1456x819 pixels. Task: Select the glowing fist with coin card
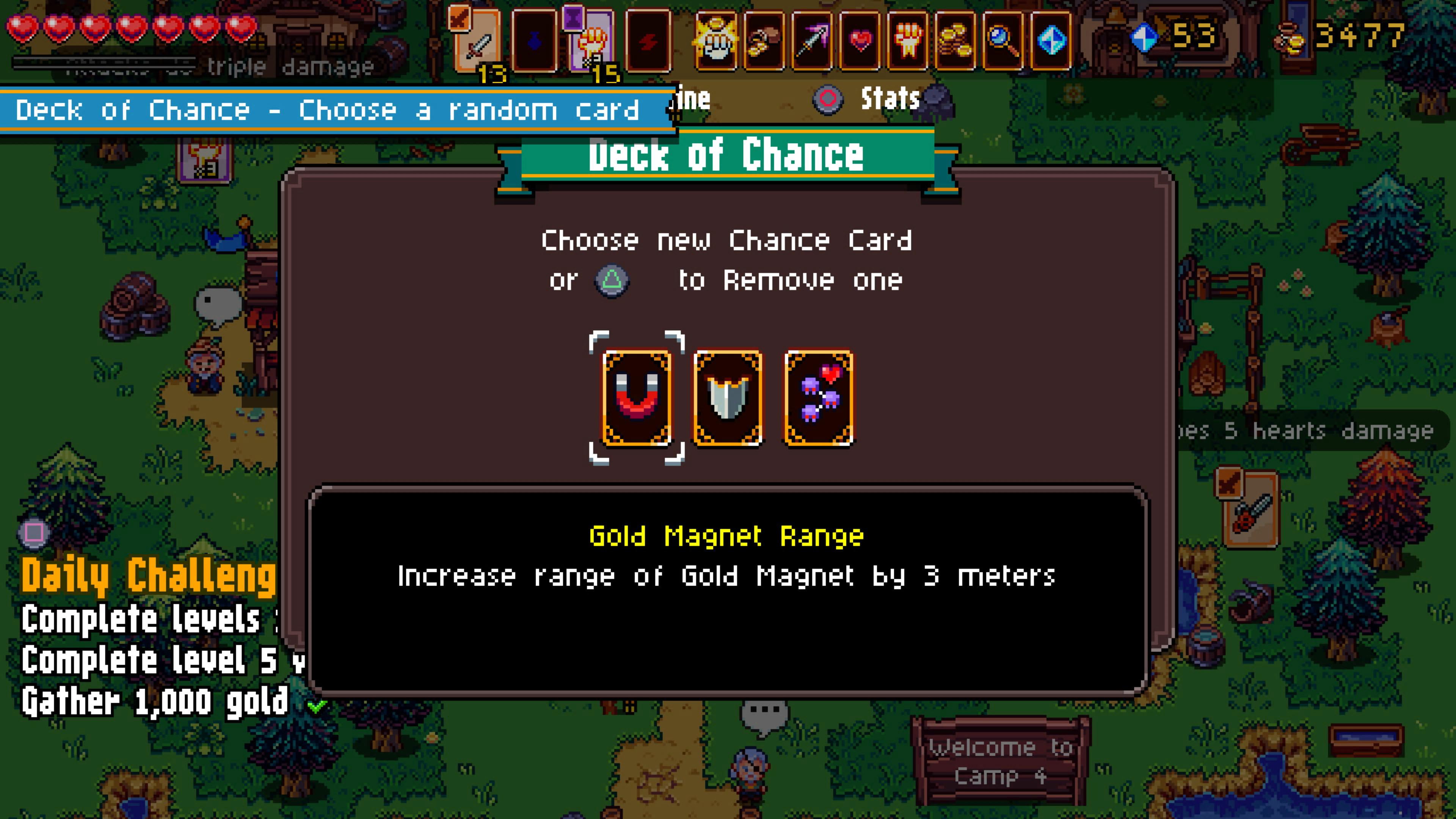(x=716, y=41)
